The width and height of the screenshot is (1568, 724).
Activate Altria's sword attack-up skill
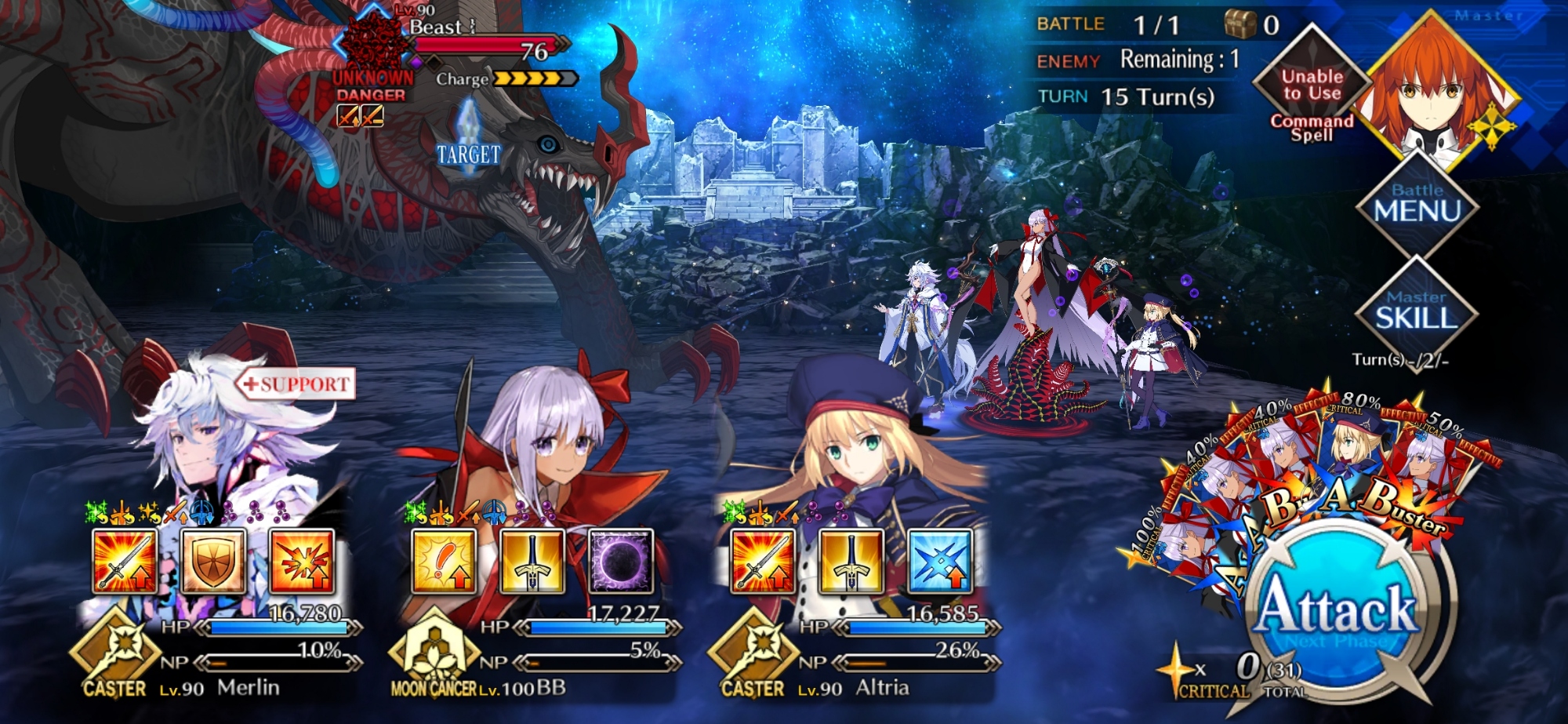point(763,561)
